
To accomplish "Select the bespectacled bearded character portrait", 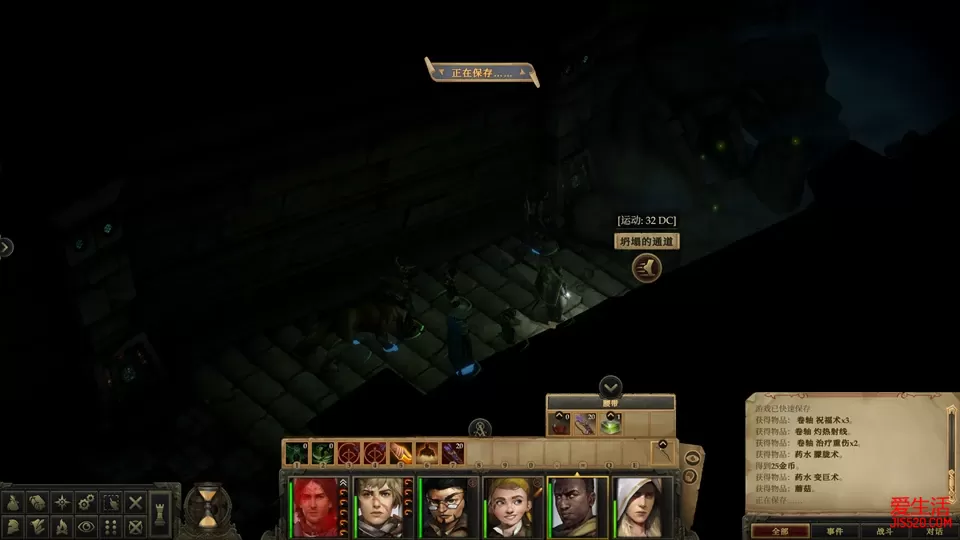I will tap(445, 505).
